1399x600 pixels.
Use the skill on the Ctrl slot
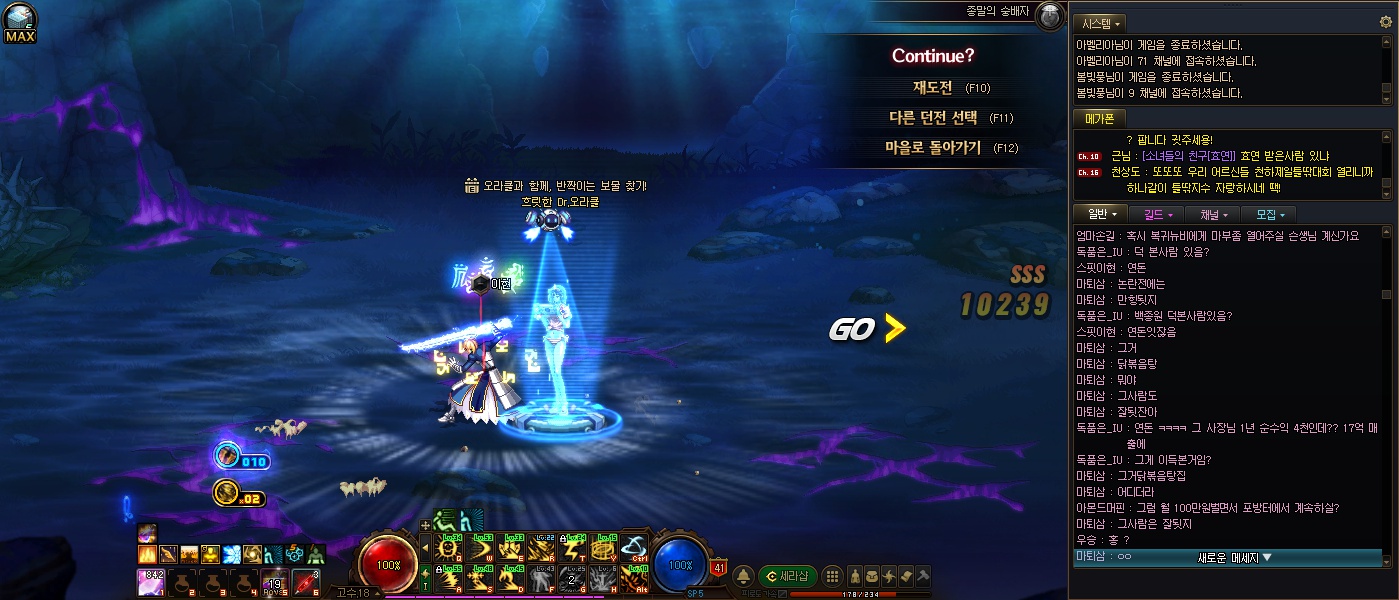coord(634,547)
